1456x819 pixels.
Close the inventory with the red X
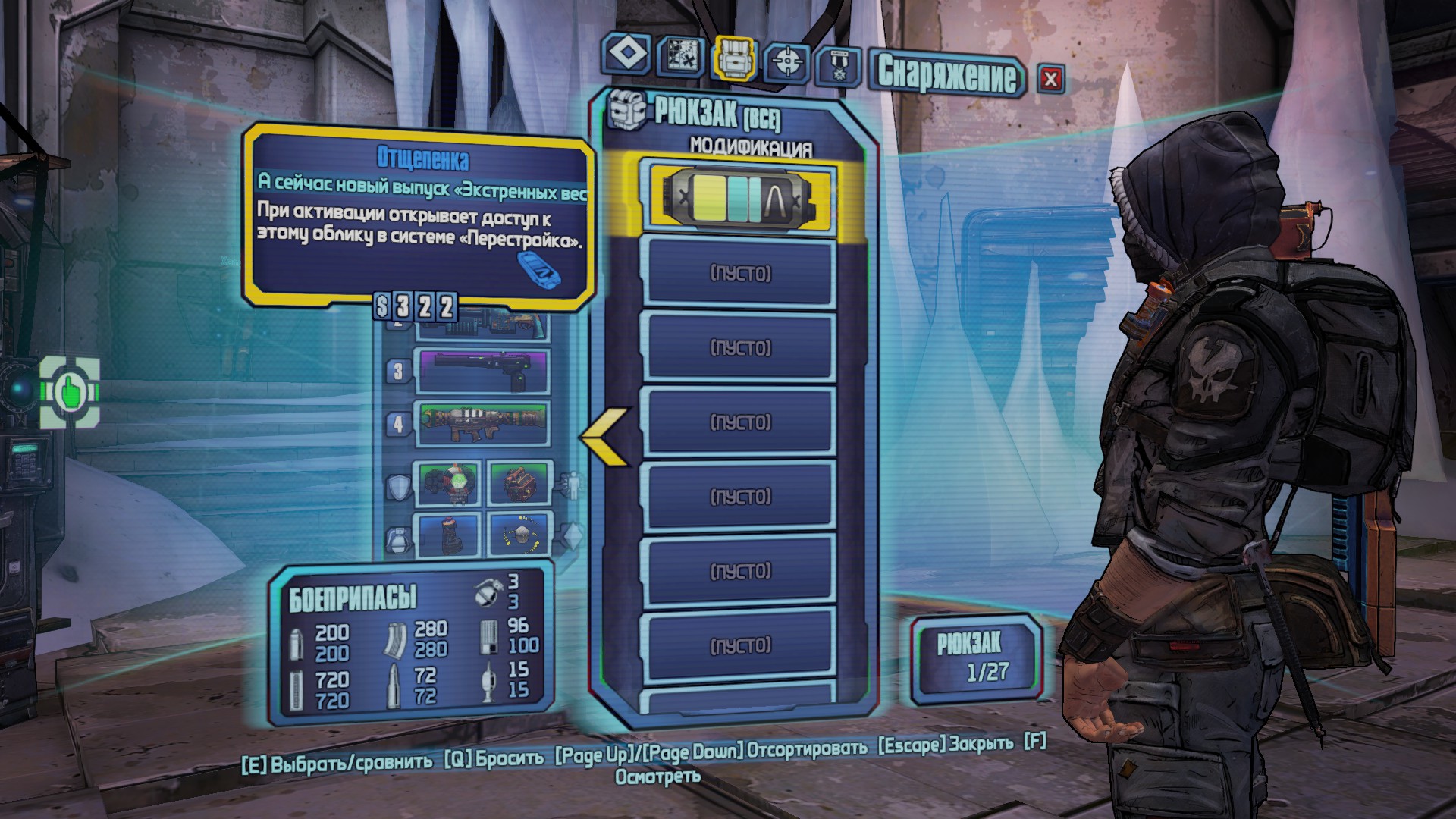pyautogui.click(x=1050, y=78)
